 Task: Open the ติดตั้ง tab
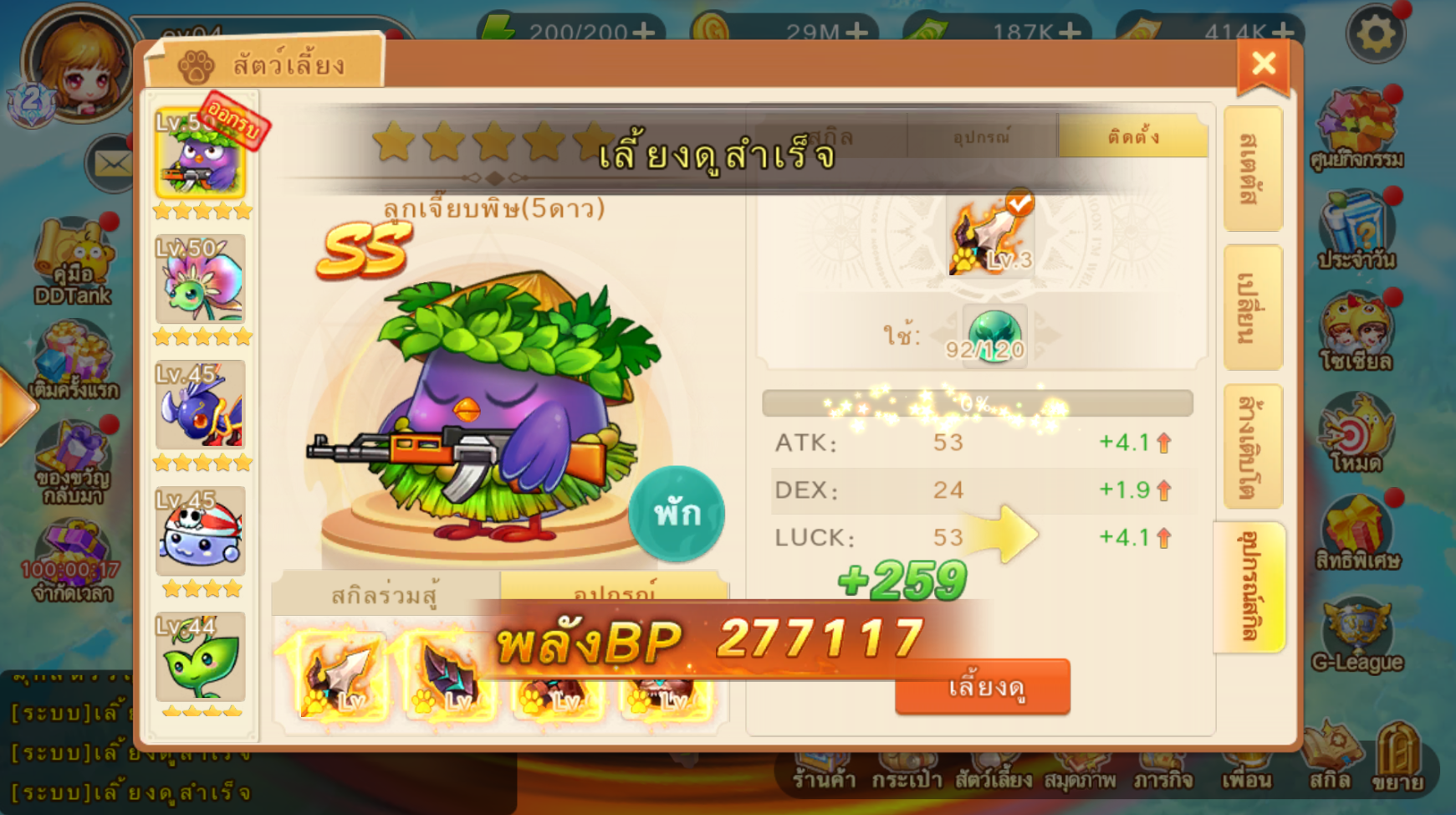(1132, 136)
